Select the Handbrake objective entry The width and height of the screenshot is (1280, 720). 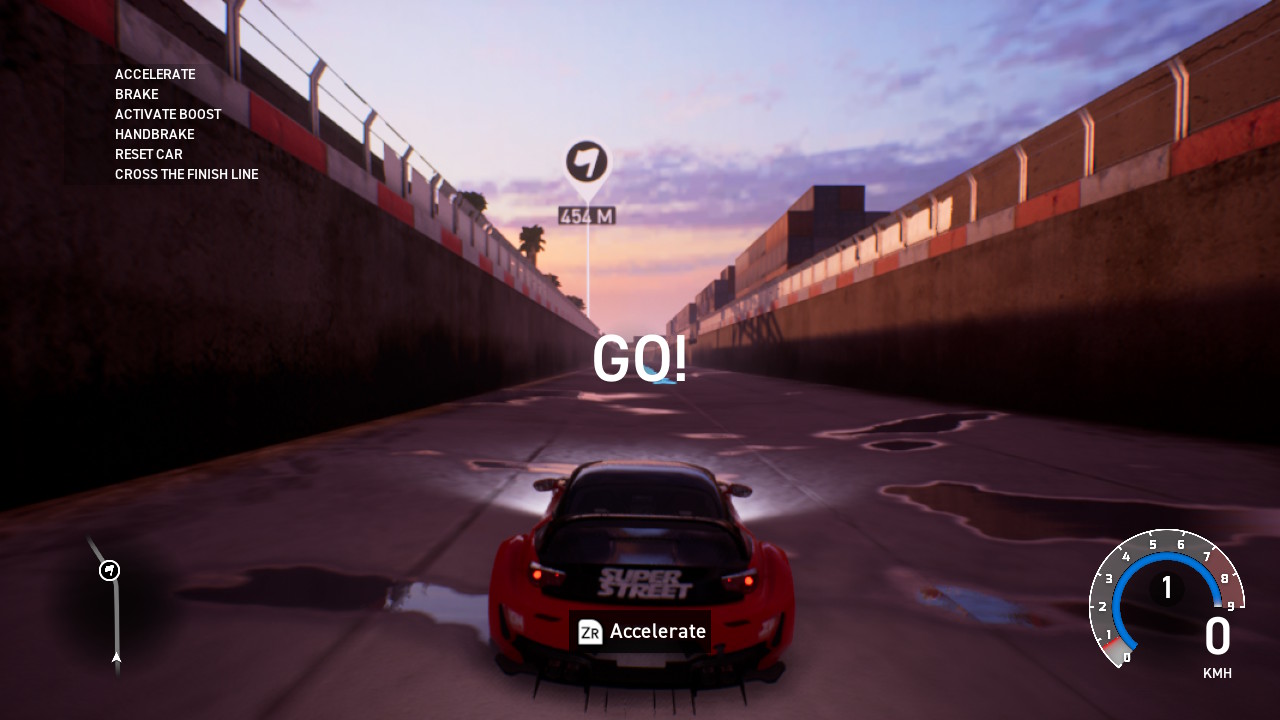(x=155, y=134)
